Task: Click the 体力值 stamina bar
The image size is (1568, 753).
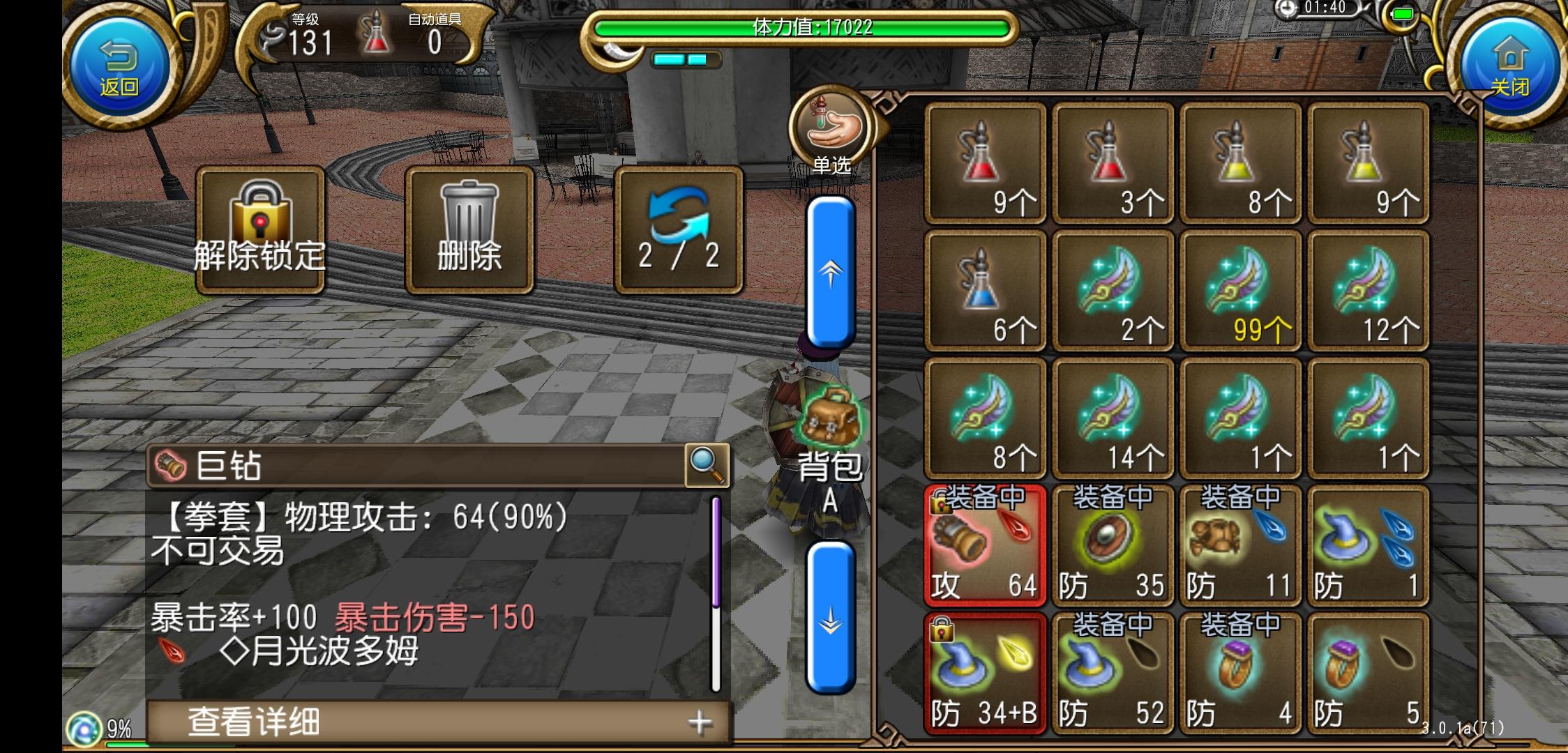Action: click(802, 29)
